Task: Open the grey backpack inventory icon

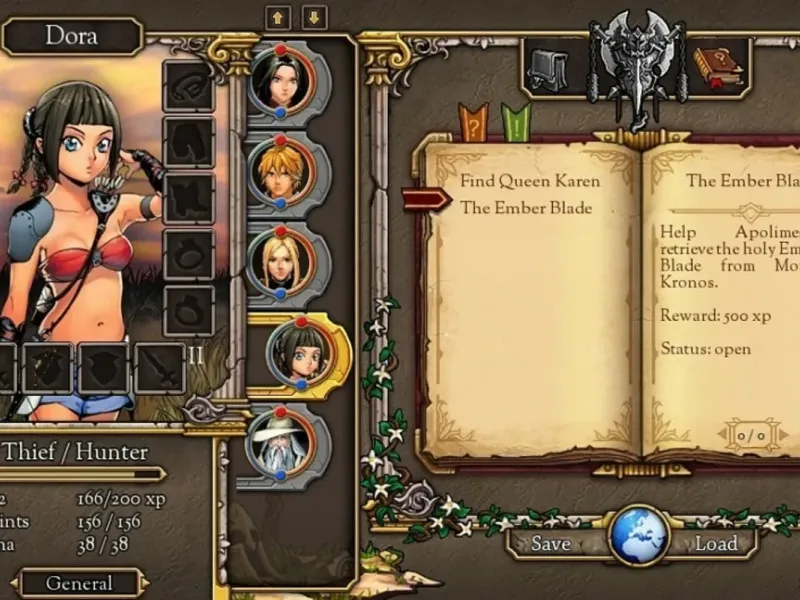Action: point(545,67)
